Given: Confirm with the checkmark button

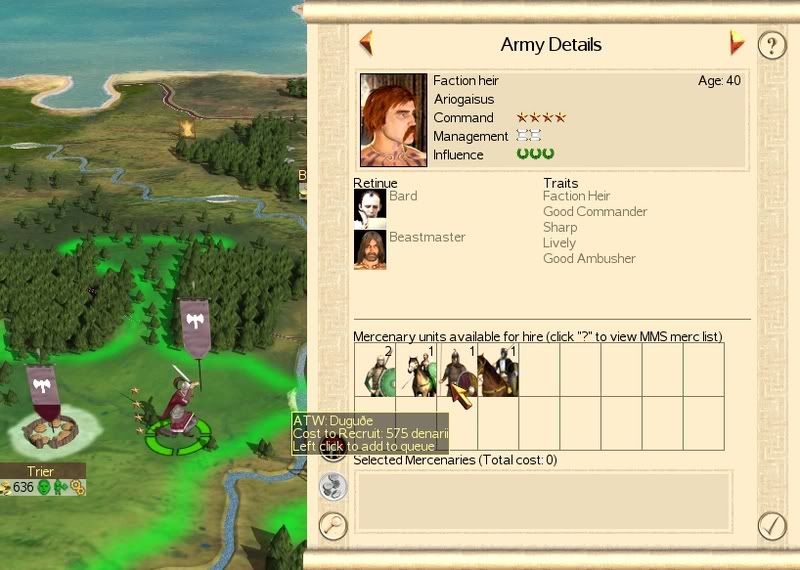Looking at the screenshot, I should pyautogui.click(x=771, y=524).
